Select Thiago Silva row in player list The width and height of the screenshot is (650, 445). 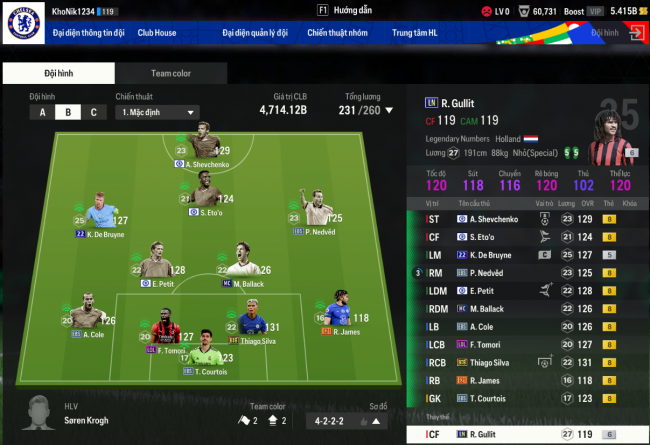click(x=520, y=362)
